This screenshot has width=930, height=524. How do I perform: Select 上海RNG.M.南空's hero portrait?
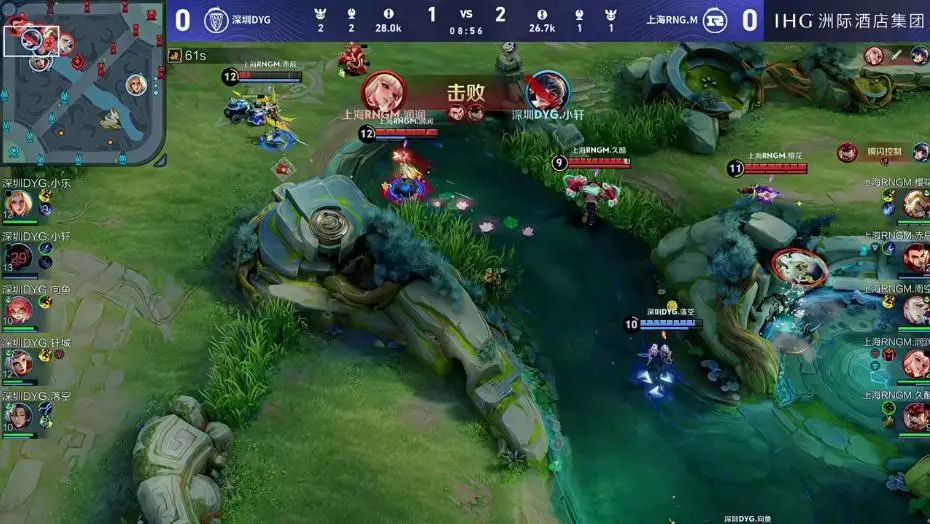[915, 310]
